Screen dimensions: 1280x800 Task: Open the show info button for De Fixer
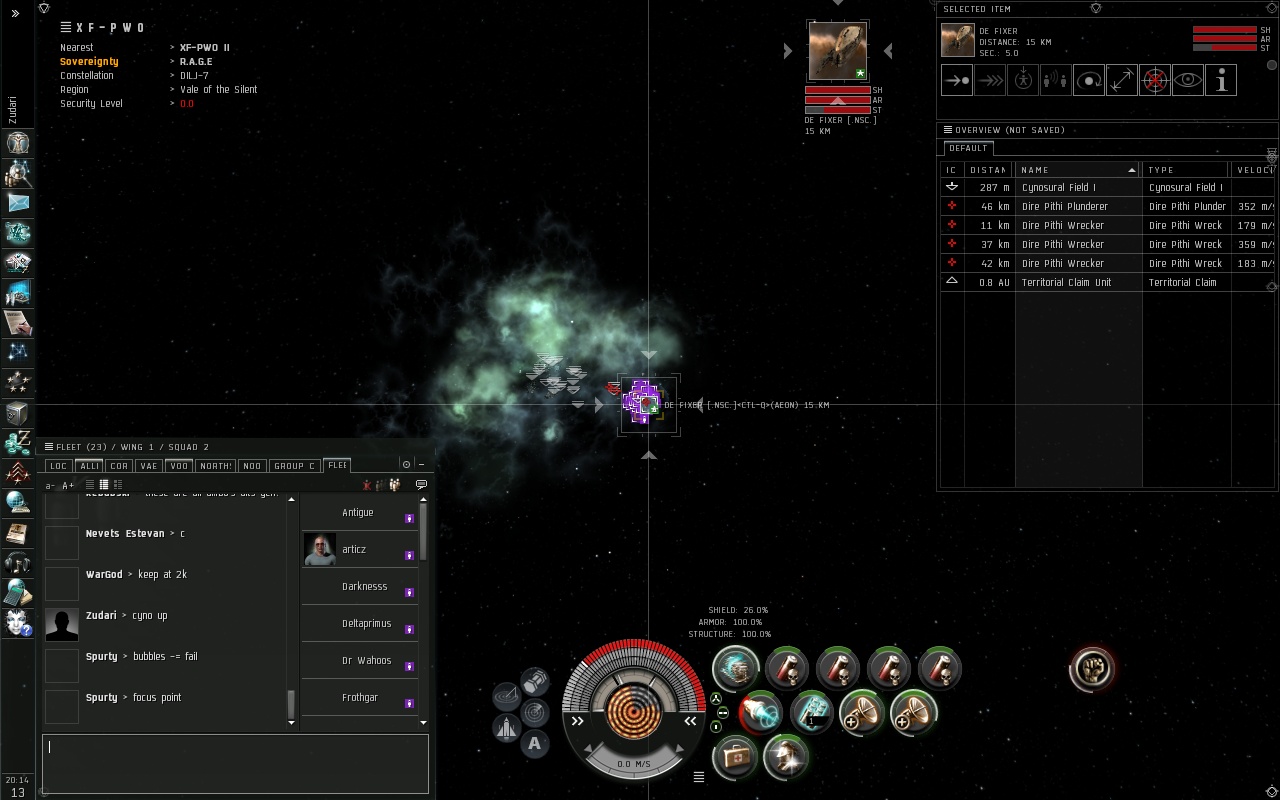pyautogui.click(x=1220, y=80)
